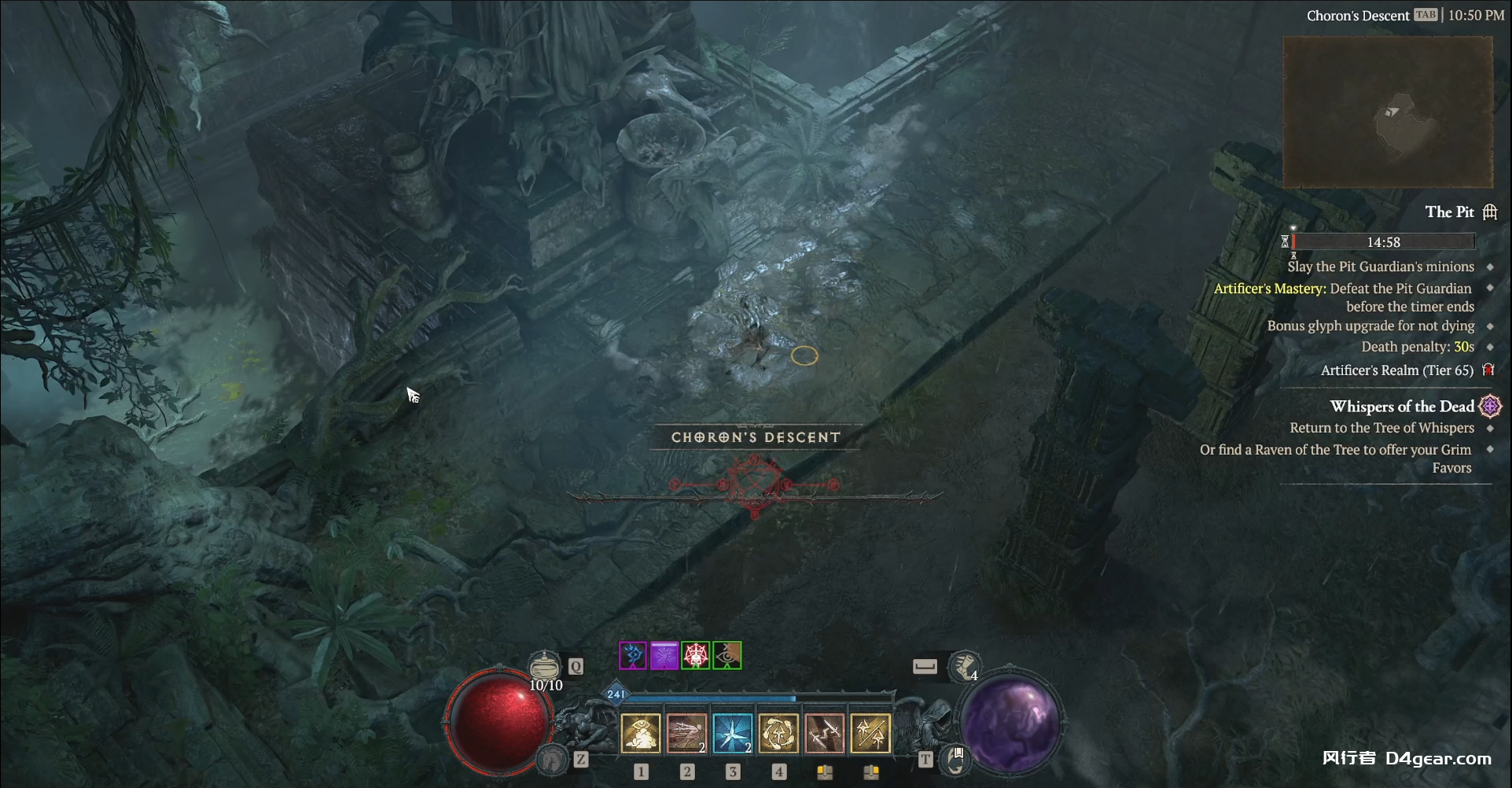Use the twin daggers skill icon

click(x=825, y=734)
